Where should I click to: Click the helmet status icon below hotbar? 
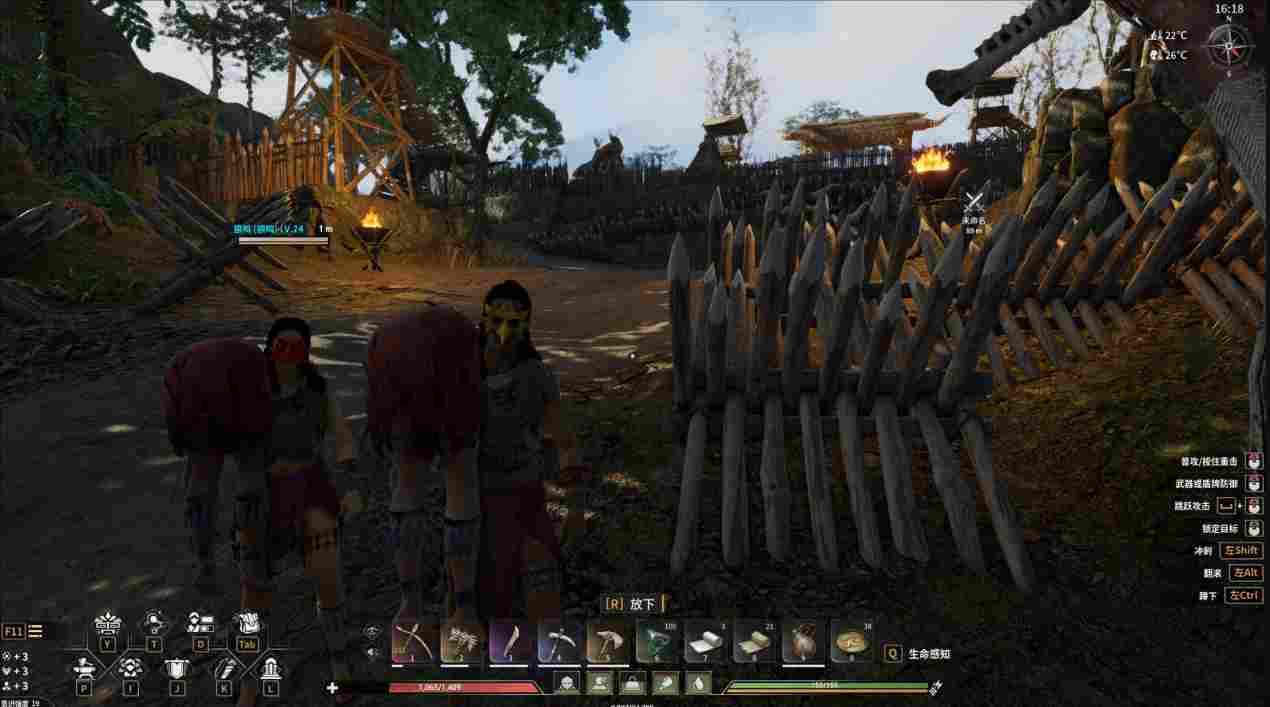[x=568, y=684]
